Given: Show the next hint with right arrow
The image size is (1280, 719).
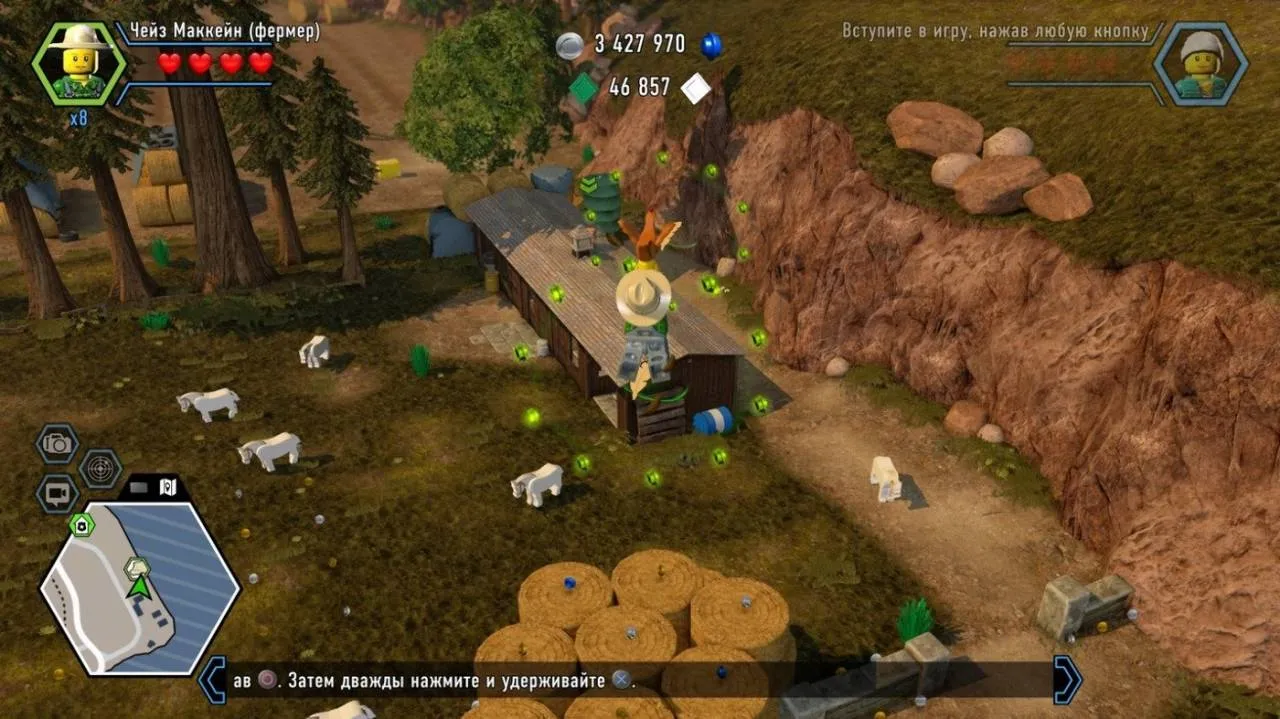Looking at the screenshot, I should [x=1067, y=680].
